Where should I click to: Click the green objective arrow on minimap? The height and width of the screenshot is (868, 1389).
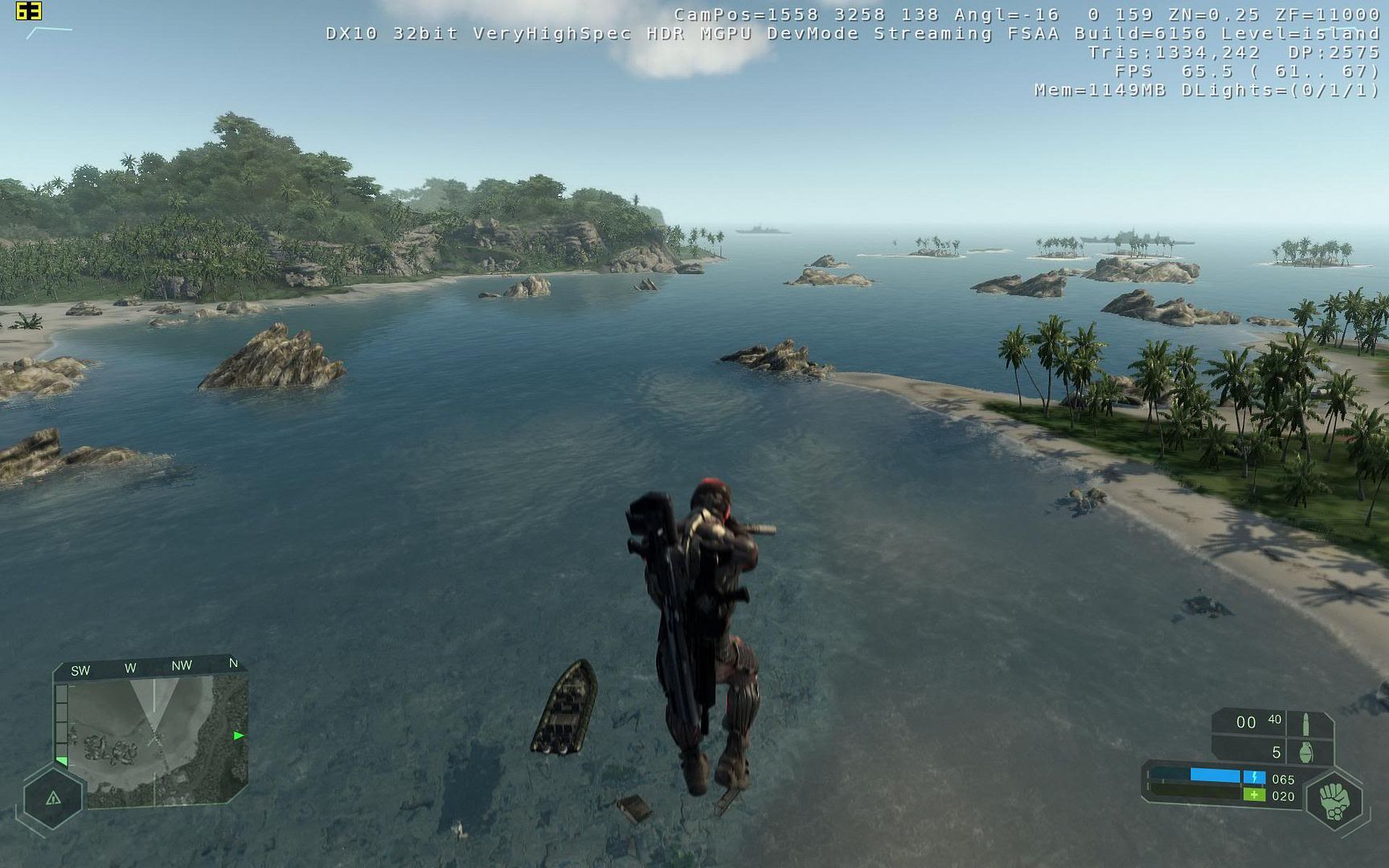pos(238,735)
